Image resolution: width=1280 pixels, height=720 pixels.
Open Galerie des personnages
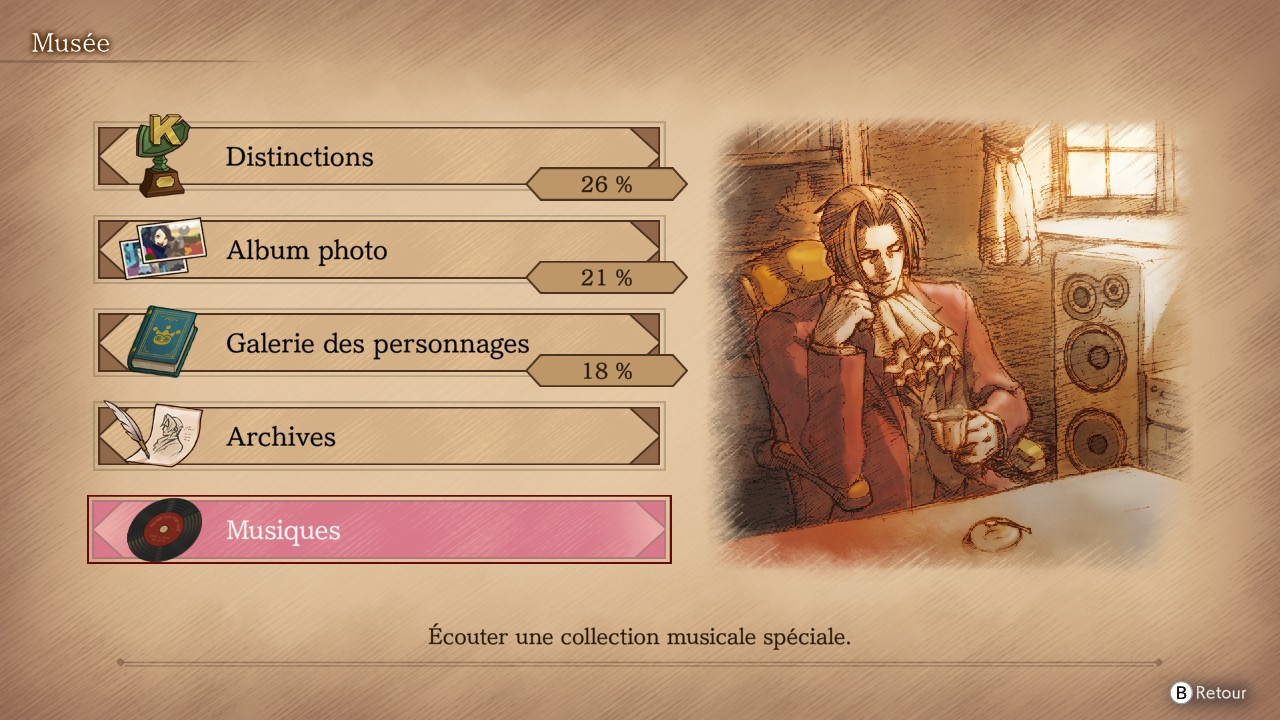pyautogui.click(x=378, y=343)
